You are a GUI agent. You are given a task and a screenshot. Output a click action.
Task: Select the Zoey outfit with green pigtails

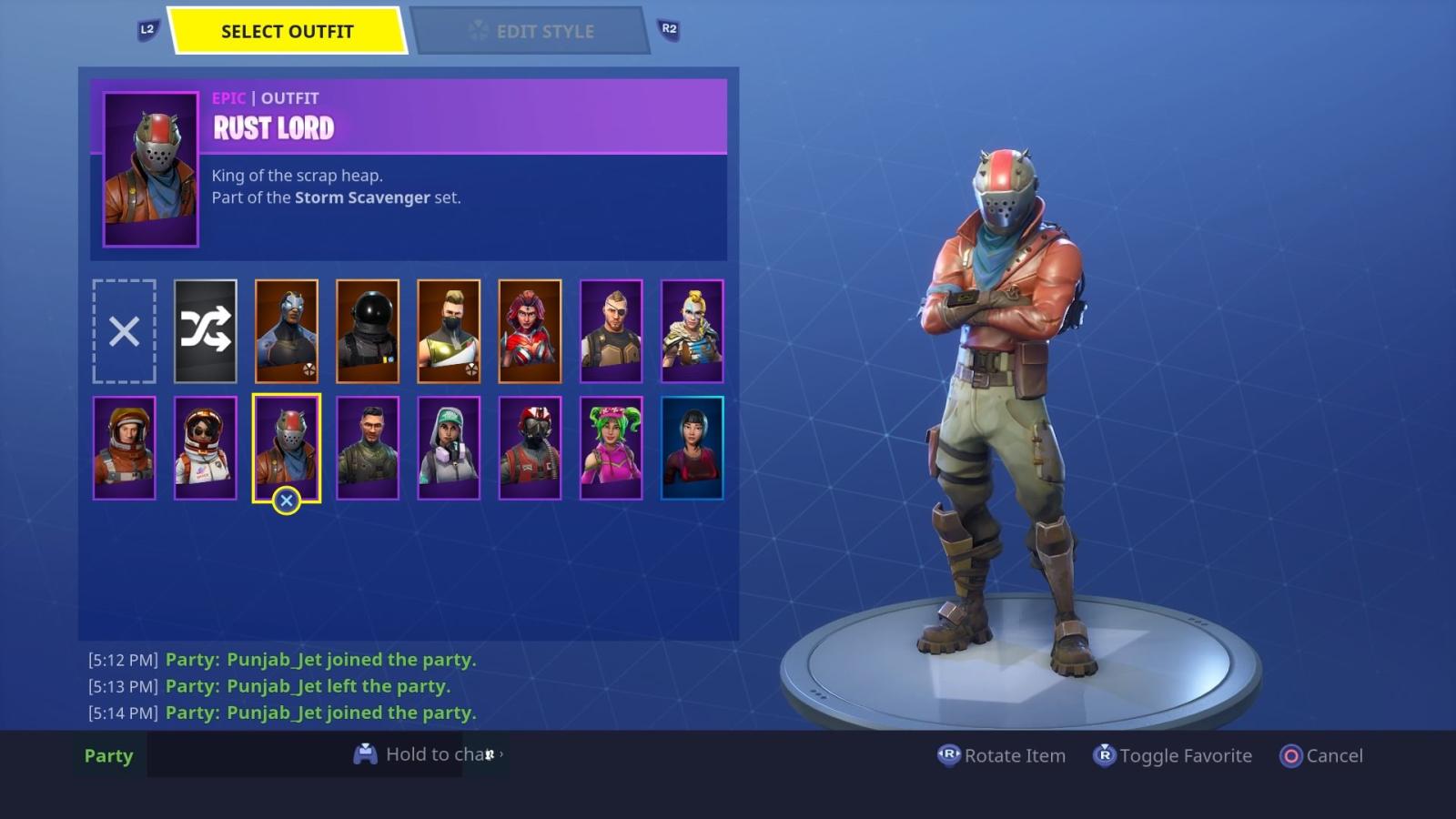click(x=611, y=446)
